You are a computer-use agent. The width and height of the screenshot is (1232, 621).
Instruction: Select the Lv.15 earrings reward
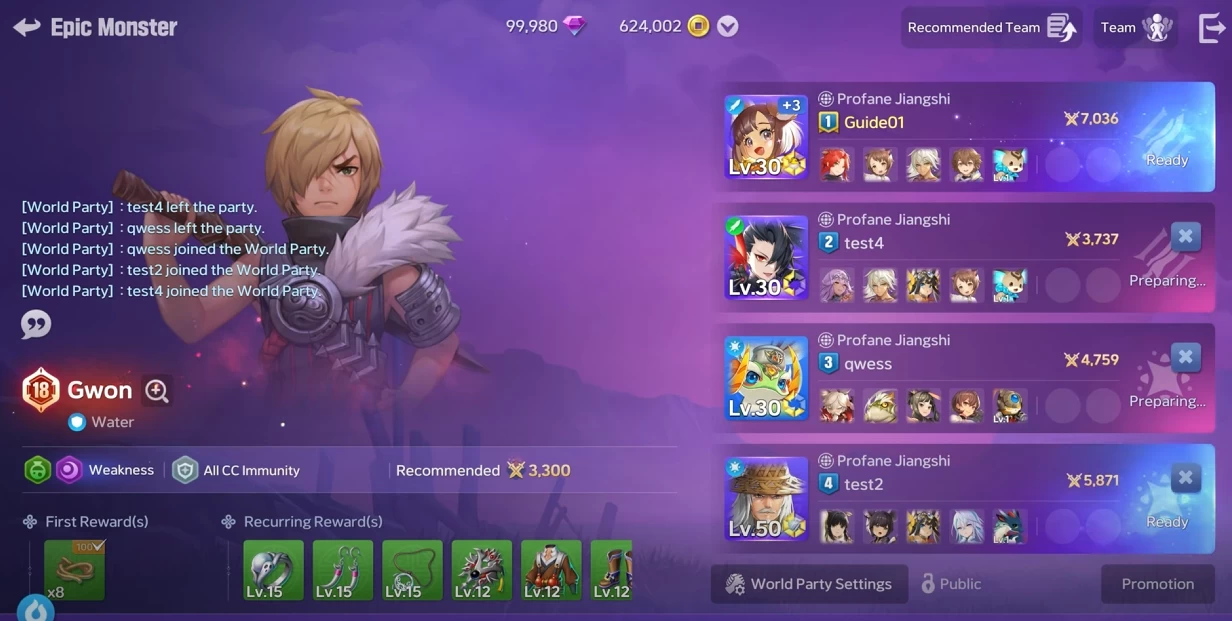click(343, 570)
